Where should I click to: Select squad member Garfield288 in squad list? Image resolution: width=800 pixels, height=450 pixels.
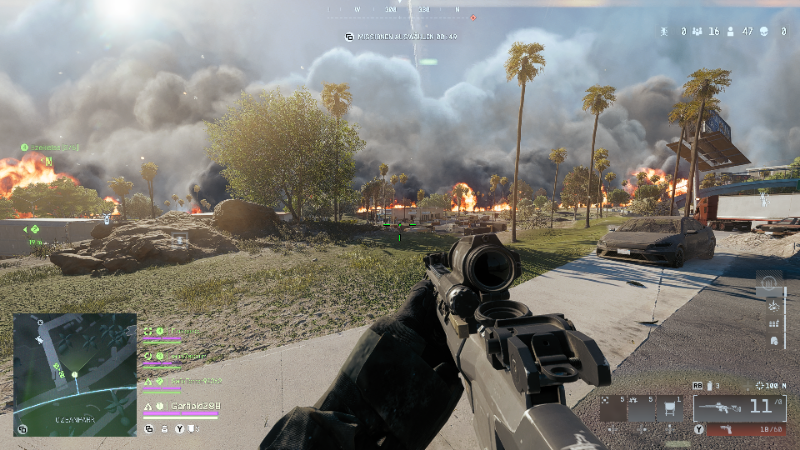pyautogui.click(x=191, y=407)
